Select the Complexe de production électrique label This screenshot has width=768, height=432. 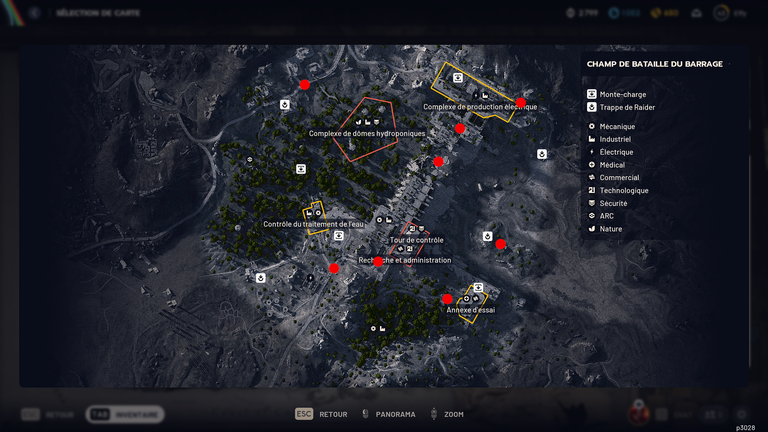click(x=480, y=107)
